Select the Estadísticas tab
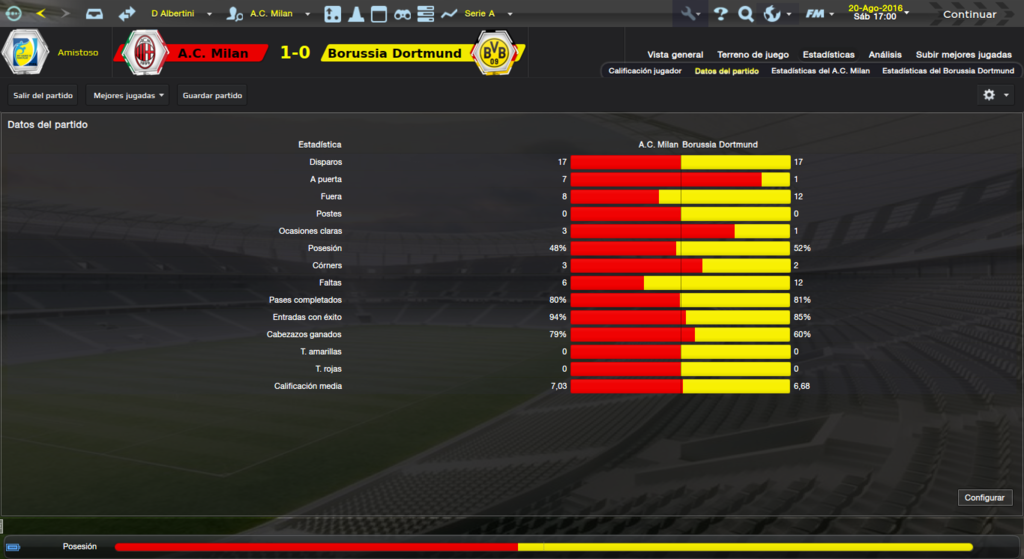Screen dimensions: 1024x559 [828, 55]
